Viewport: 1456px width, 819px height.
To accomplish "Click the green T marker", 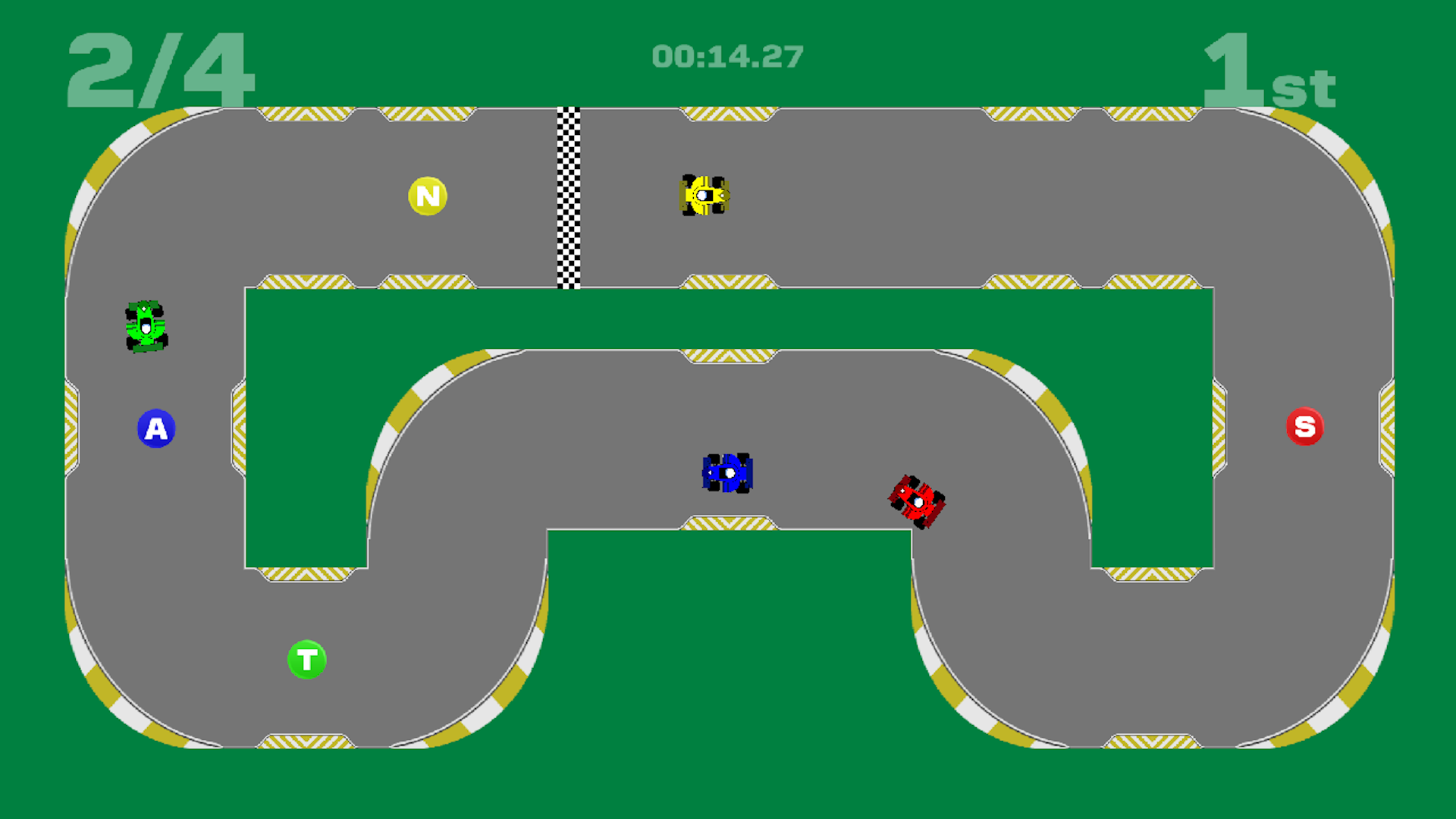I will 307,659.
